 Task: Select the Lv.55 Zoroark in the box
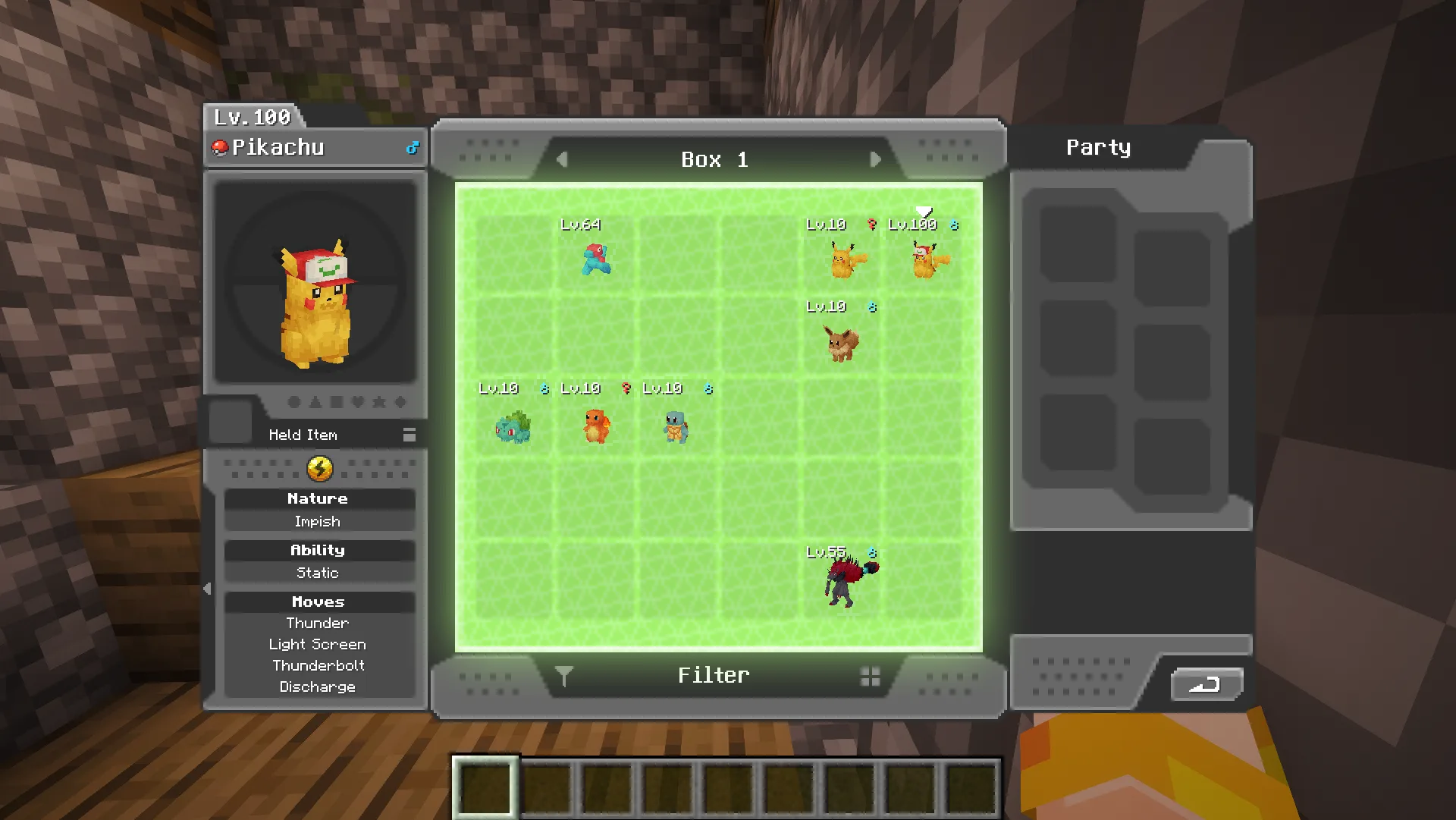click(846, 583)
